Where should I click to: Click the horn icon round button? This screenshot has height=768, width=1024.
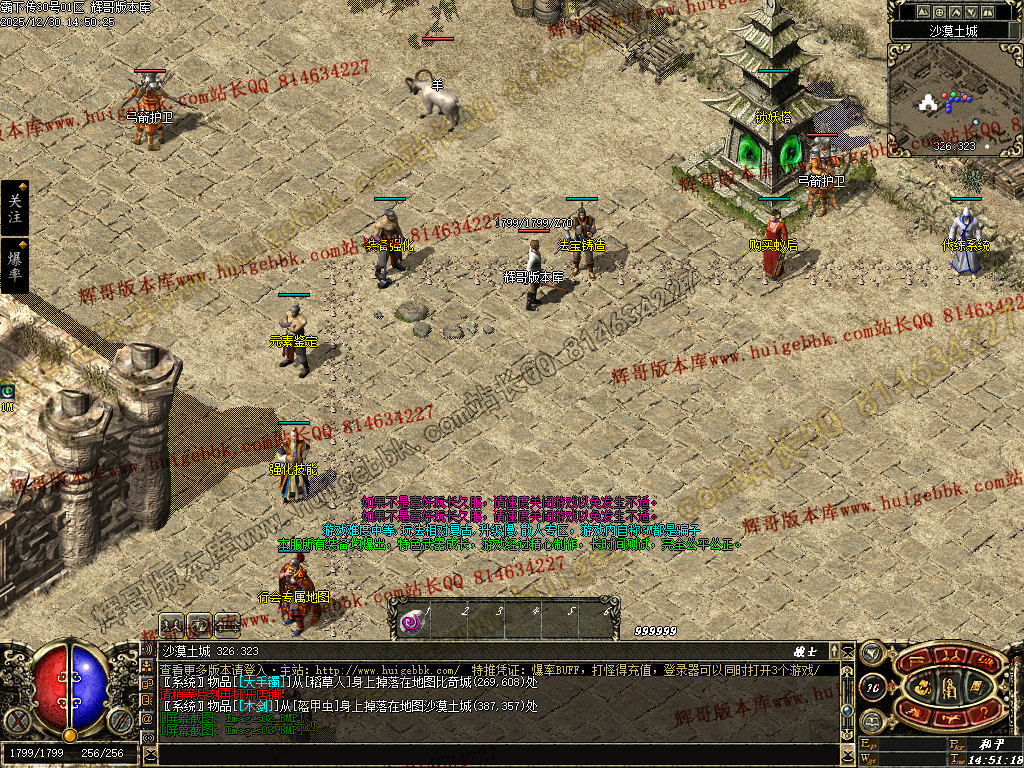coord(872,655)
